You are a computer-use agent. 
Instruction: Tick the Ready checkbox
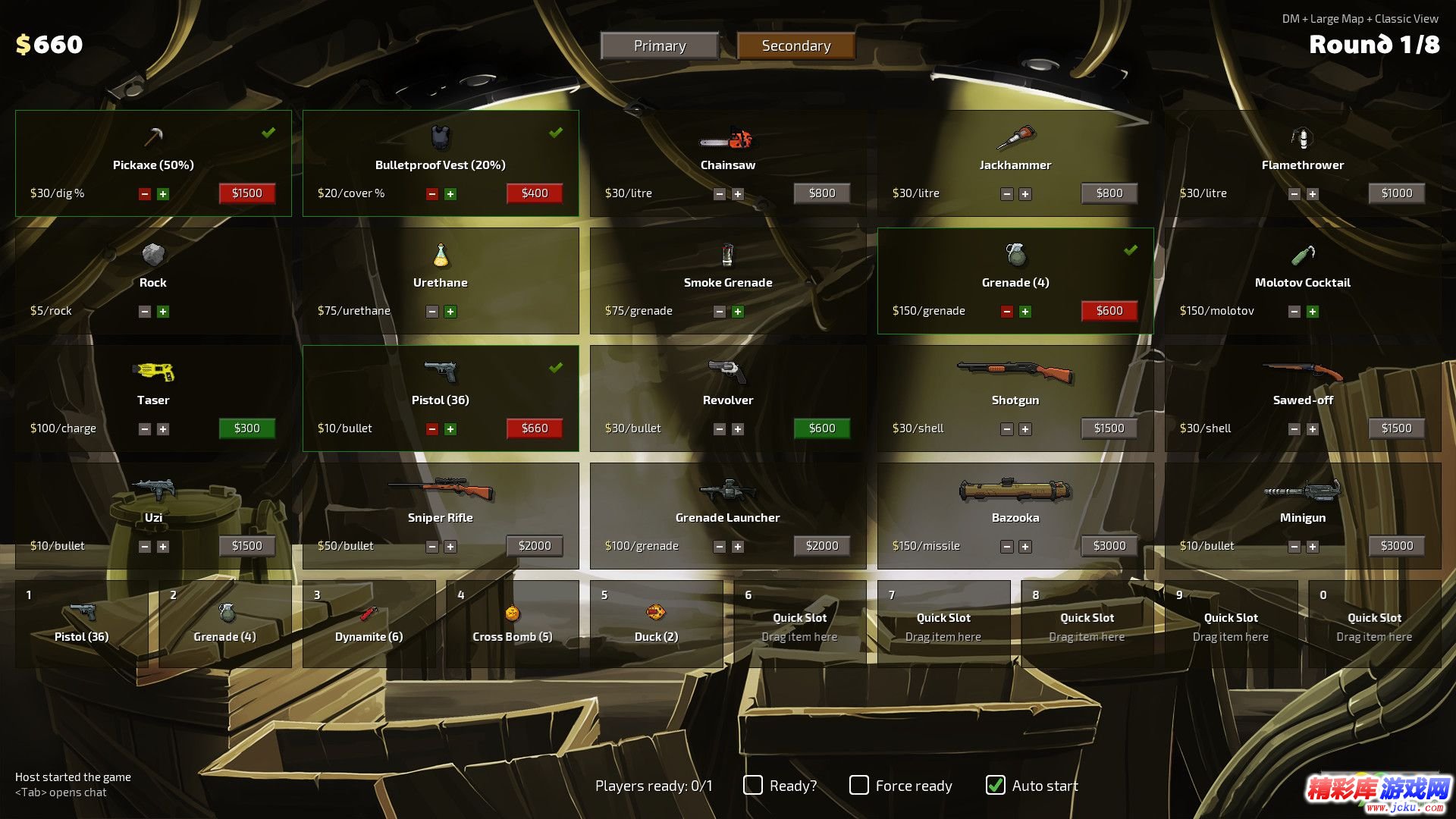coord(753,785)
